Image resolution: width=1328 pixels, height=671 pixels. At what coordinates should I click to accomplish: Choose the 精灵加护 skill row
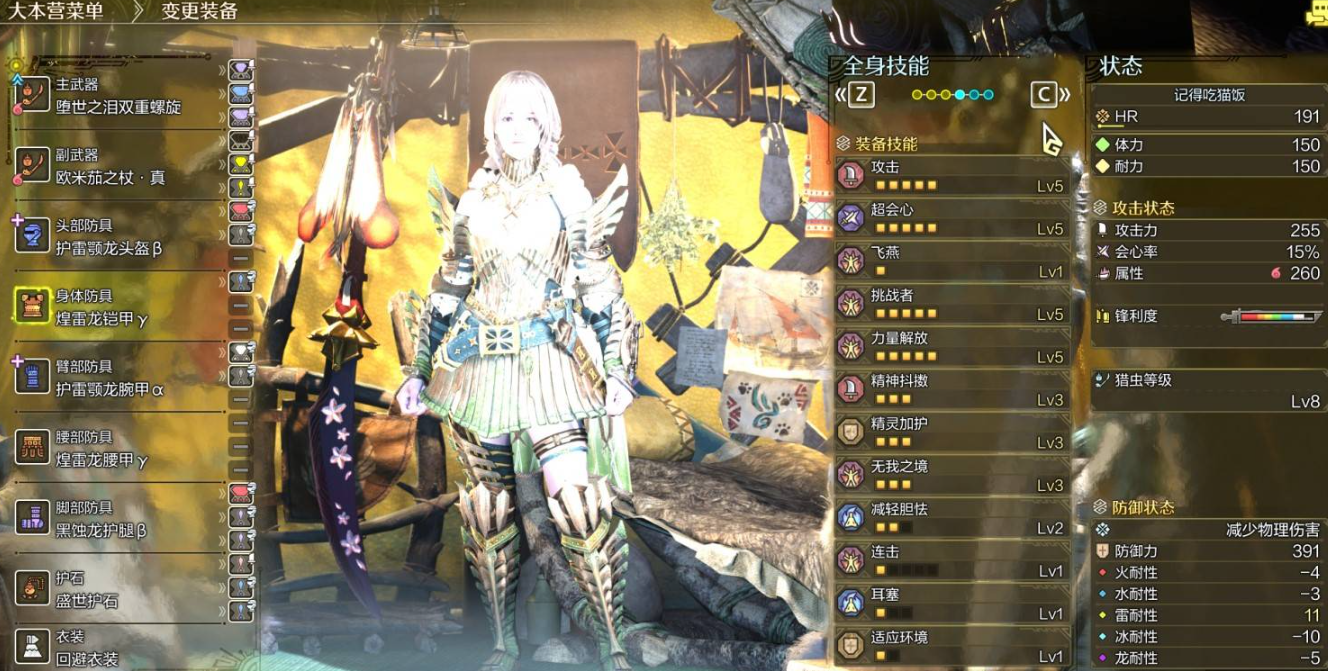(950, 433)
